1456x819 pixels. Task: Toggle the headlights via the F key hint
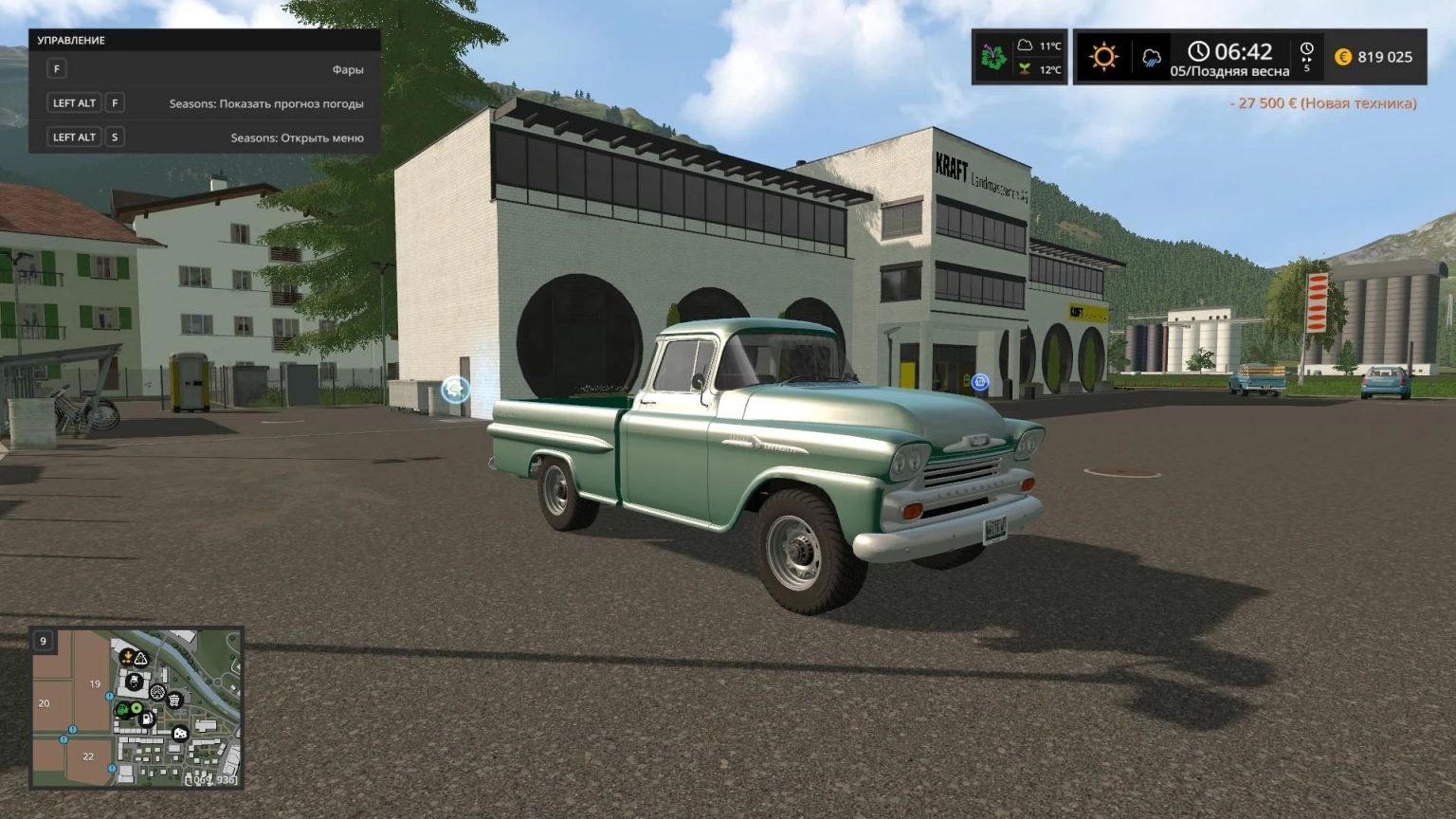point(58,68)
